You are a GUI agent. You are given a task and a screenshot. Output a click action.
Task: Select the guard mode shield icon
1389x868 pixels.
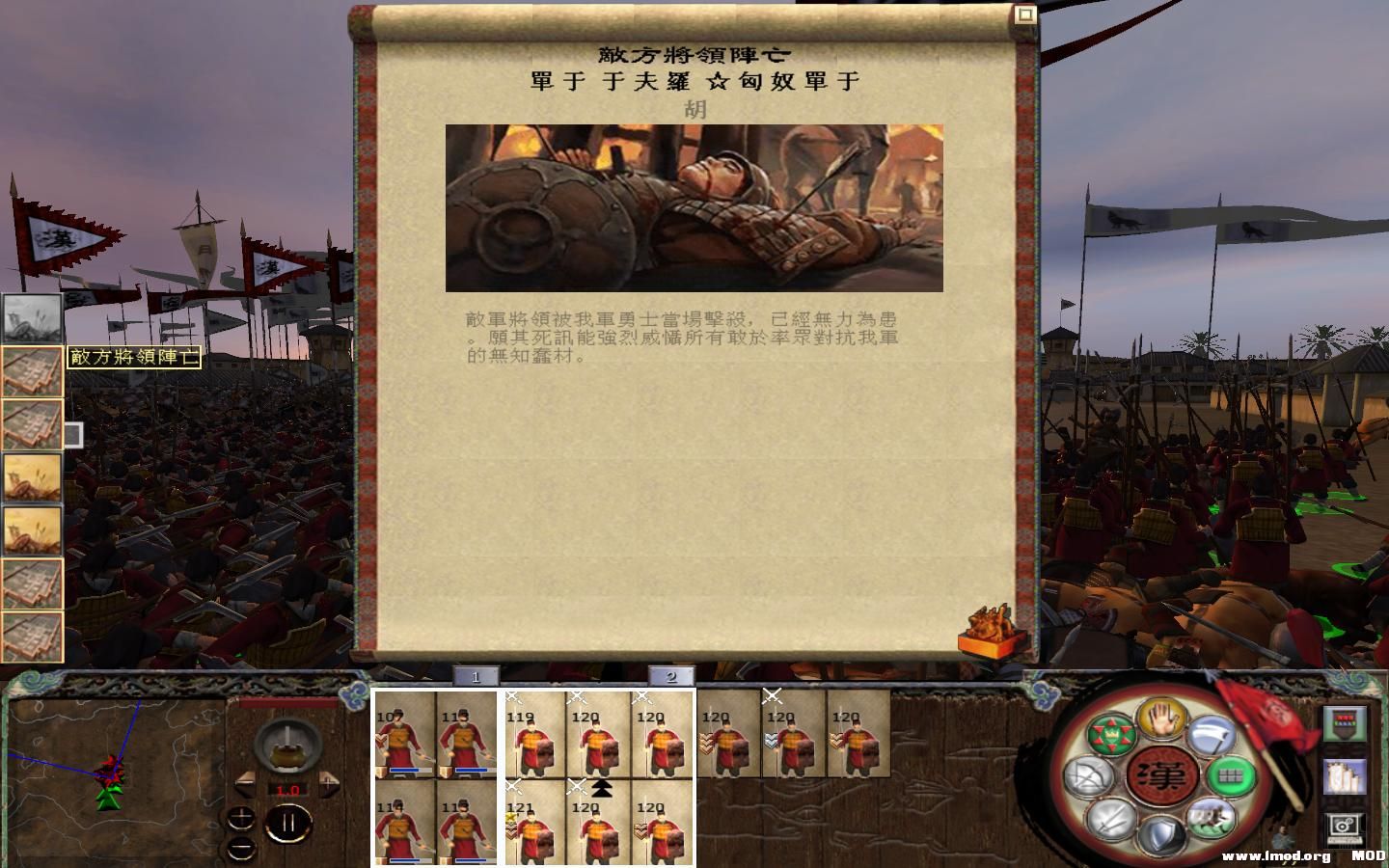point(1160,835)
